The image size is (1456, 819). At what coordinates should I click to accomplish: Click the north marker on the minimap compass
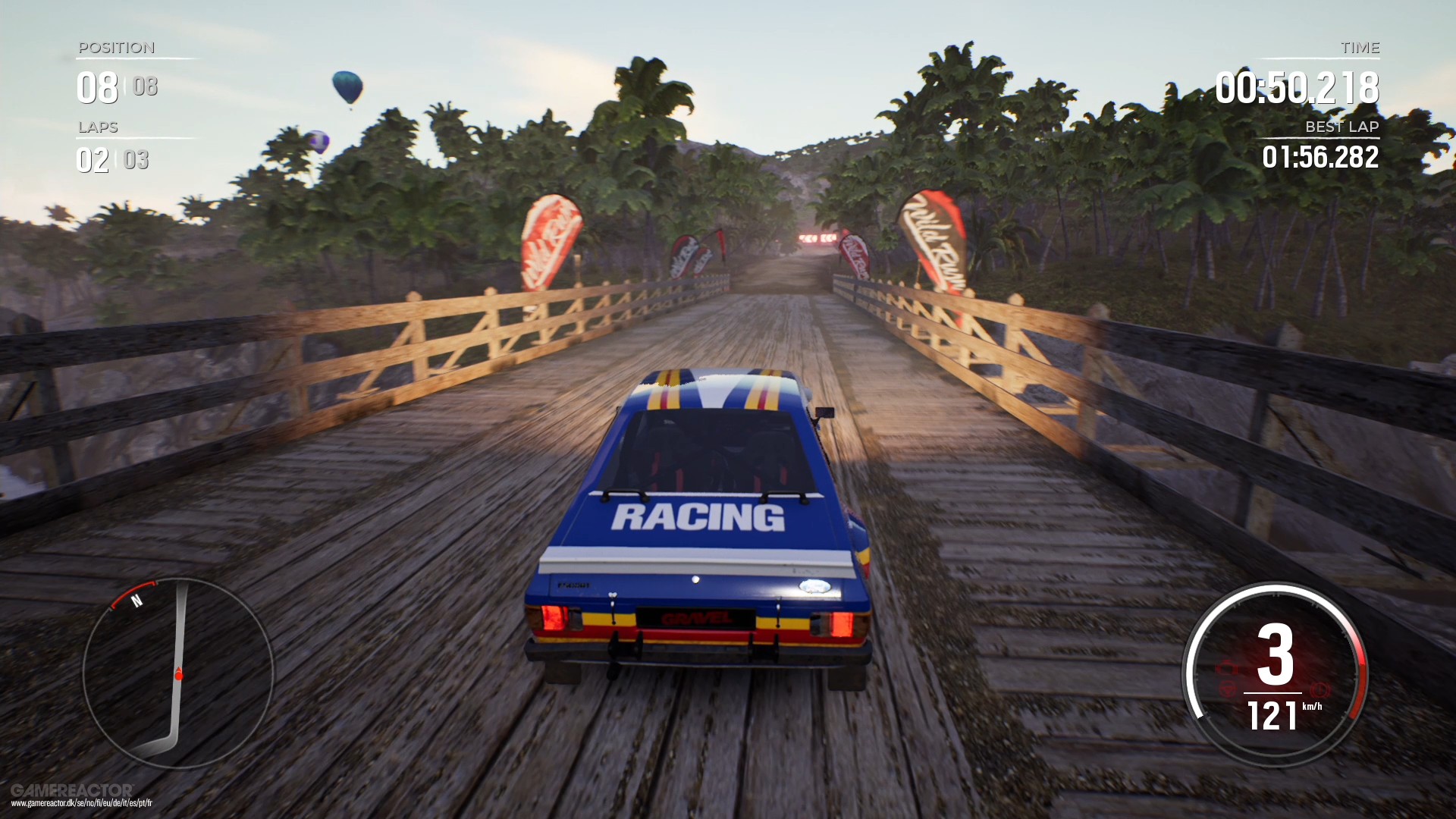(x=136, y=601)
